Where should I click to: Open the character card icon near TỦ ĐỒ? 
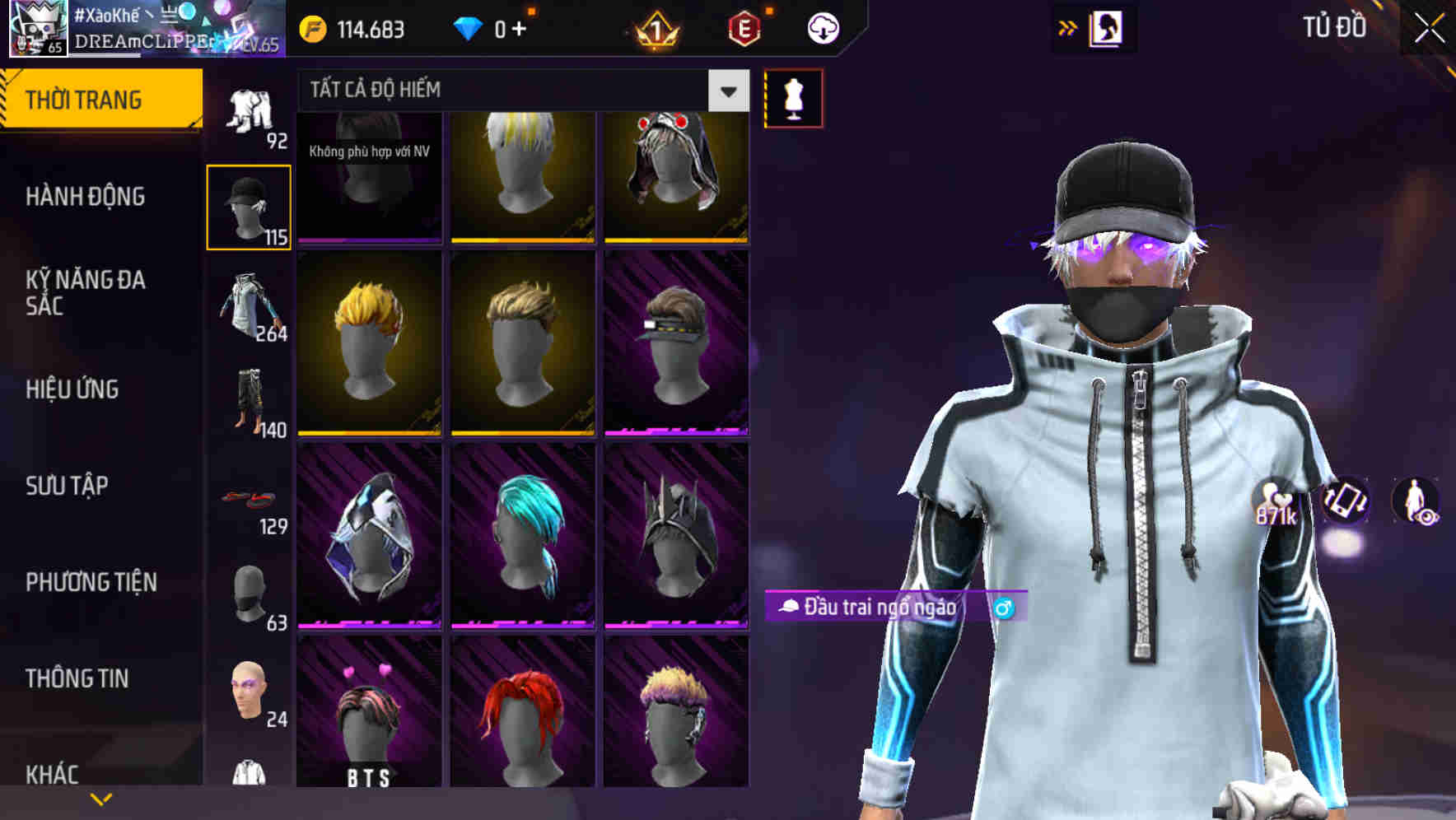point(1108,27)
